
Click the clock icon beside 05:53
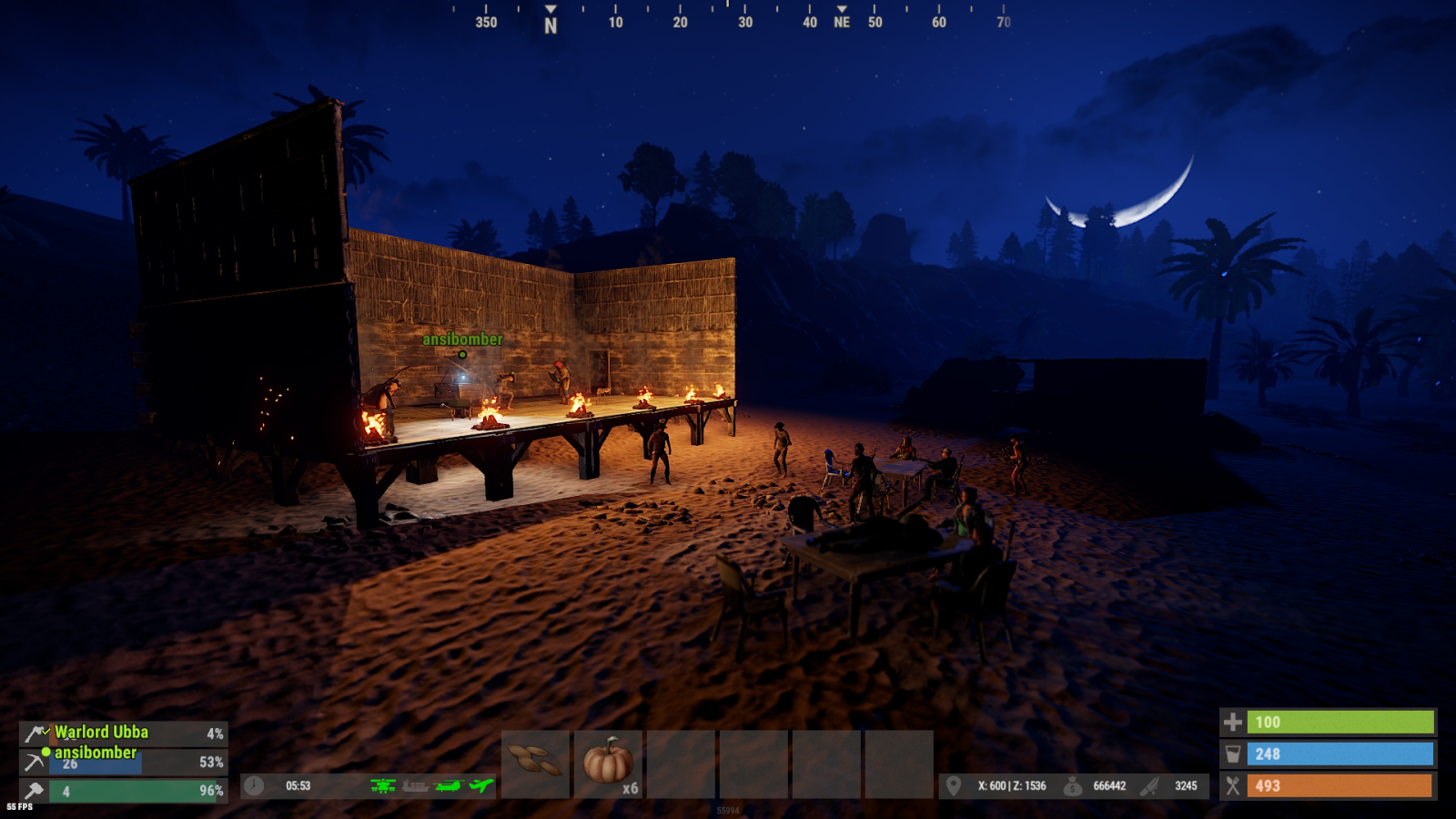tap(254, 785)
